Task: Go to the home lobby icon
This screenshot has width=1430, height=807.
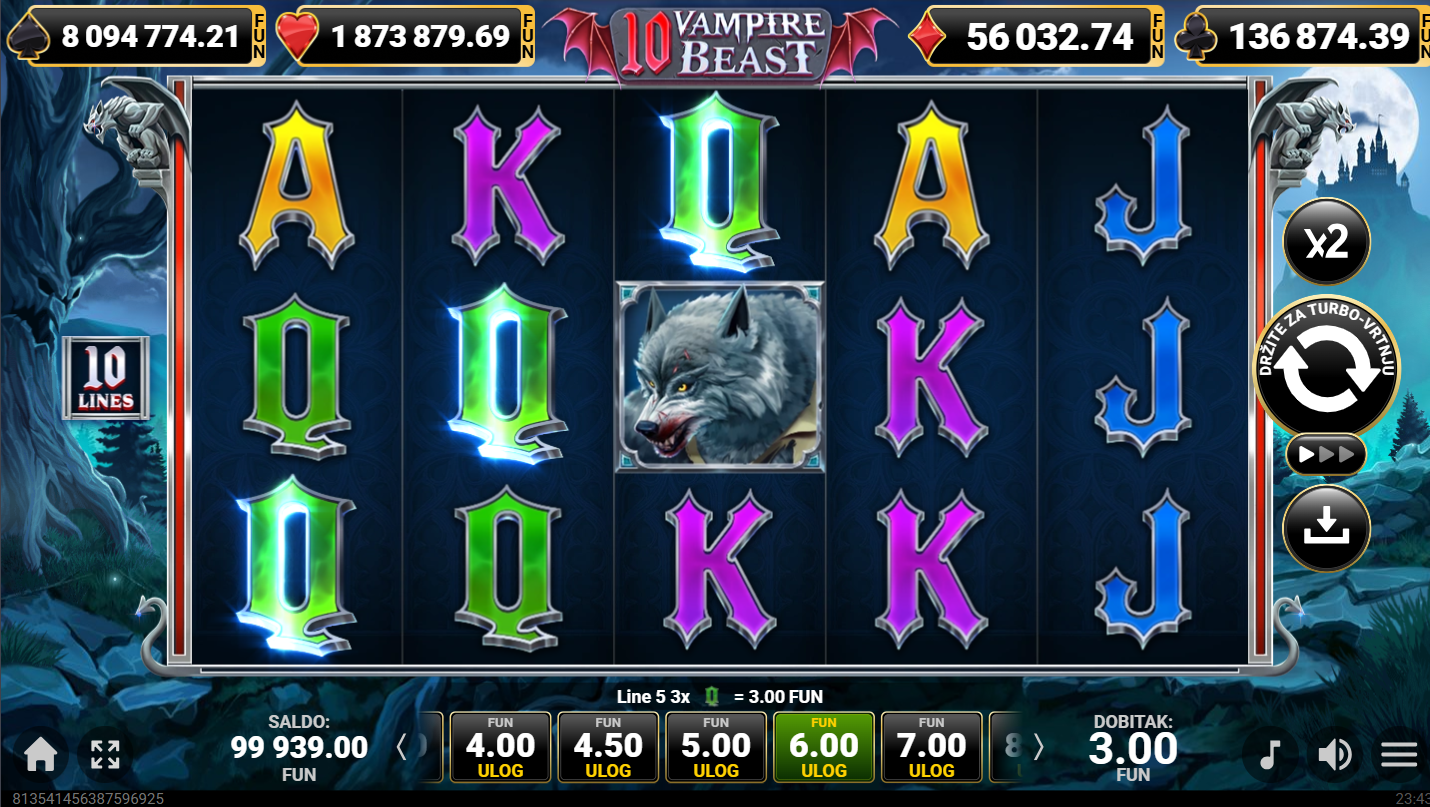Action: [40, 755]
